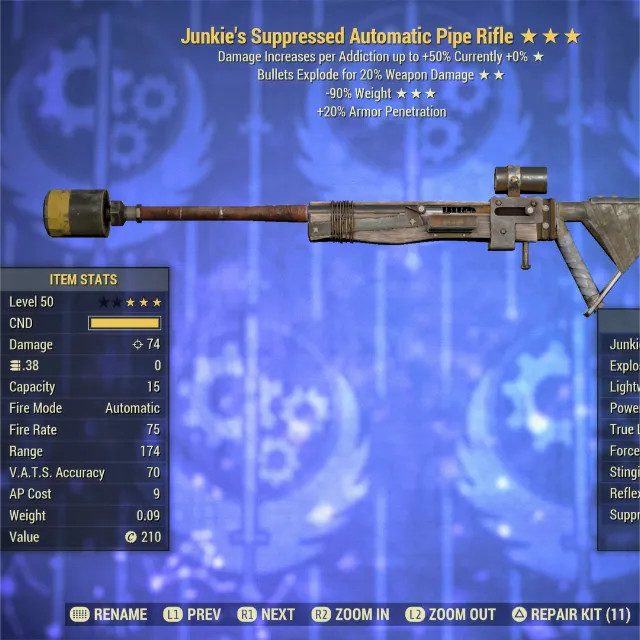Viewport: 640px width, 640px height.
Task: Go to the Prev item
Action: click(193, 615)
